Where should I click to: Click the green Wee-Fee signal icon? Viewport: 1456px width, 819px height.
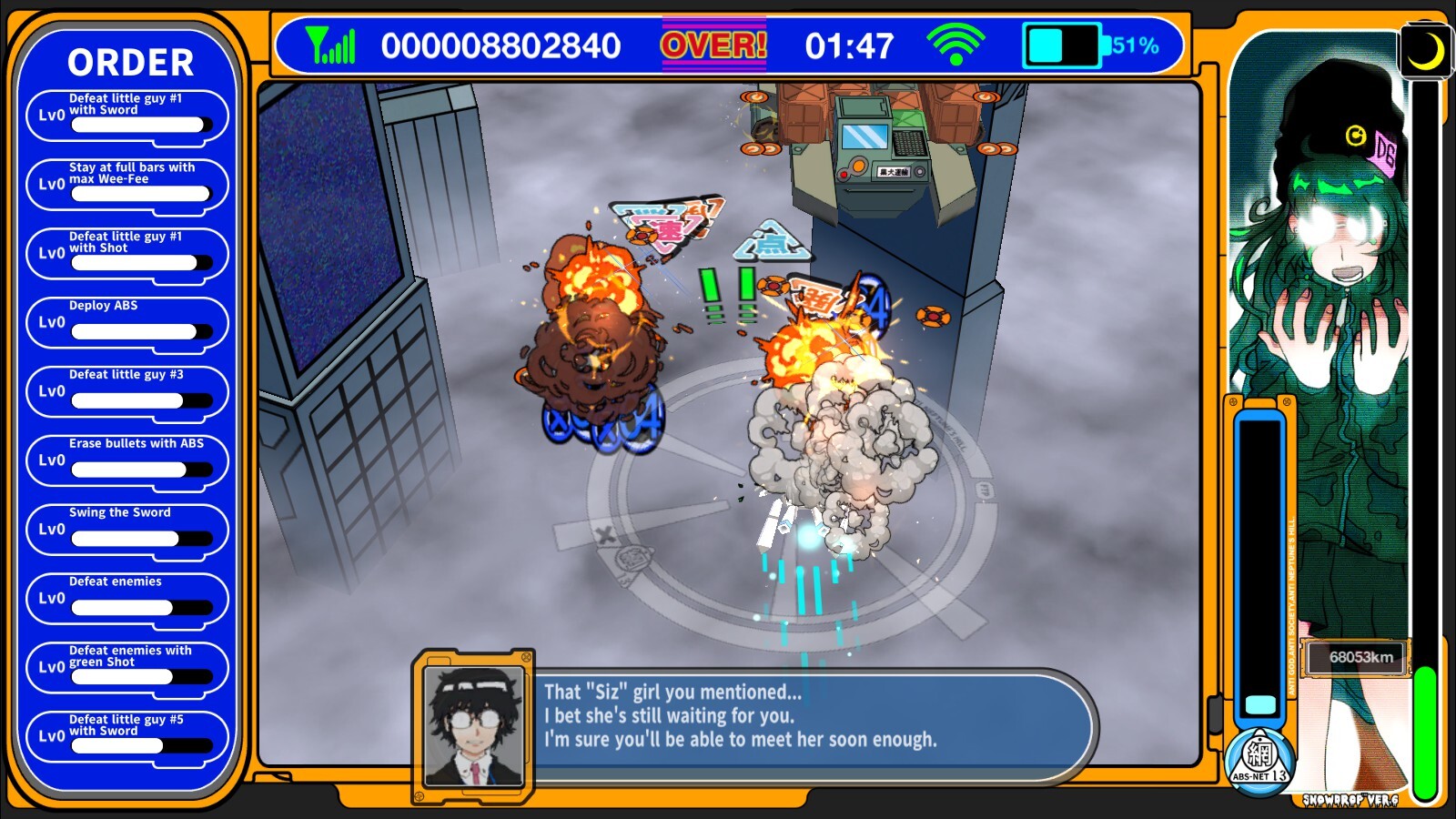955,45
